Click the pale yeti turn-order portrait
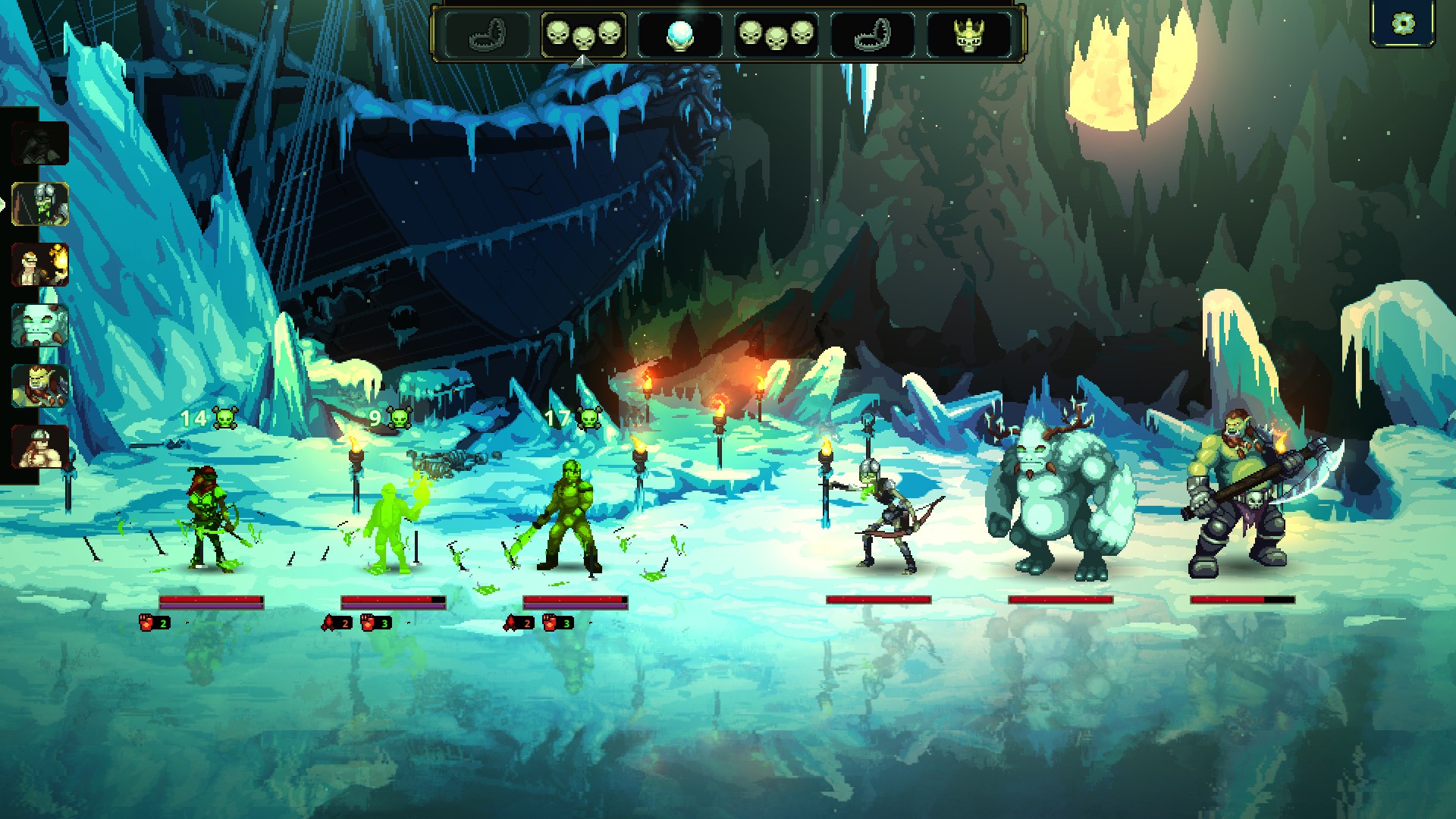This screenshot has width=1456, height=819. click(x=40, y=325)
